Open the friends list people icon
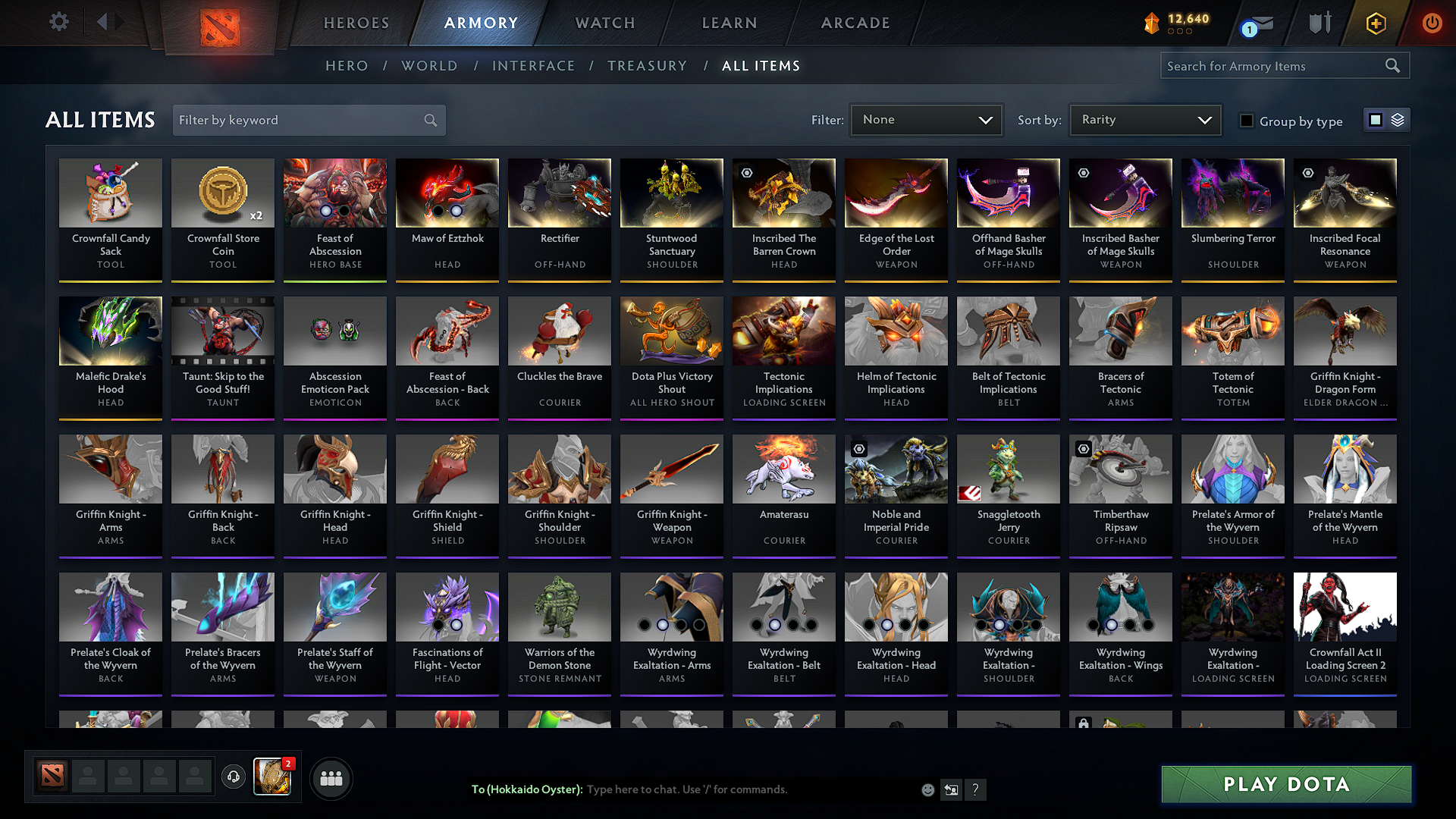Screen dimensions: 1456x819 [x=331, y=777]
